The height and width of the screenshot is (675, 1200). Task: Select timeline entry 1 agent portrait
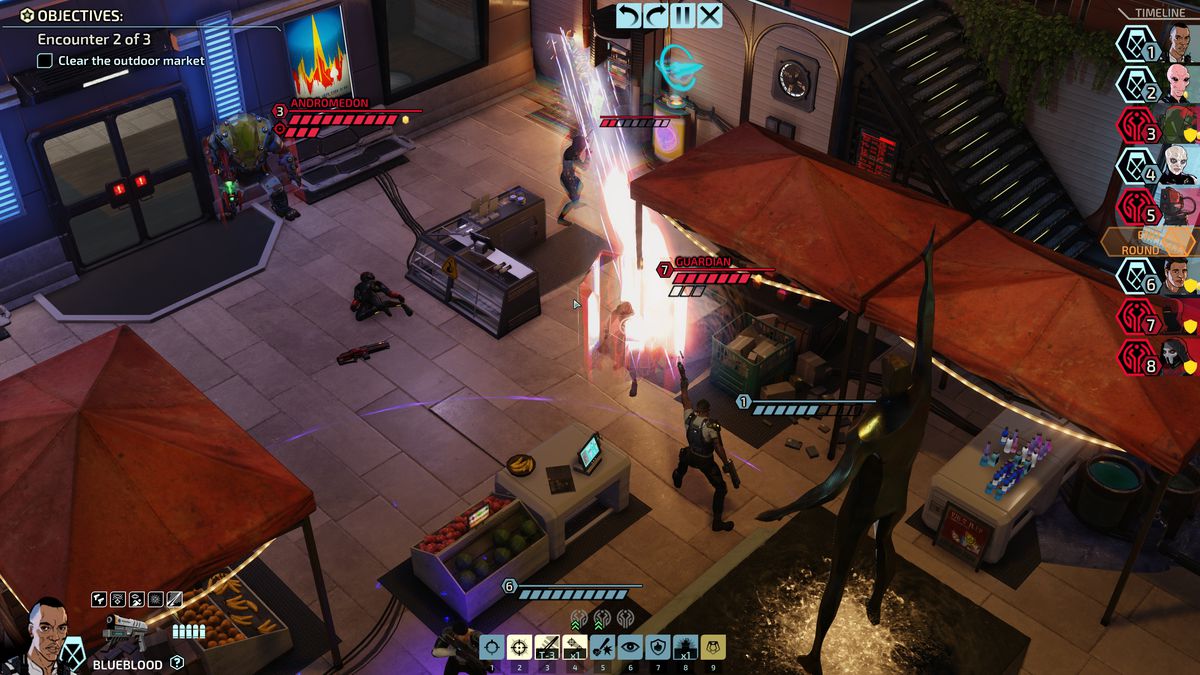[1180, 45]
